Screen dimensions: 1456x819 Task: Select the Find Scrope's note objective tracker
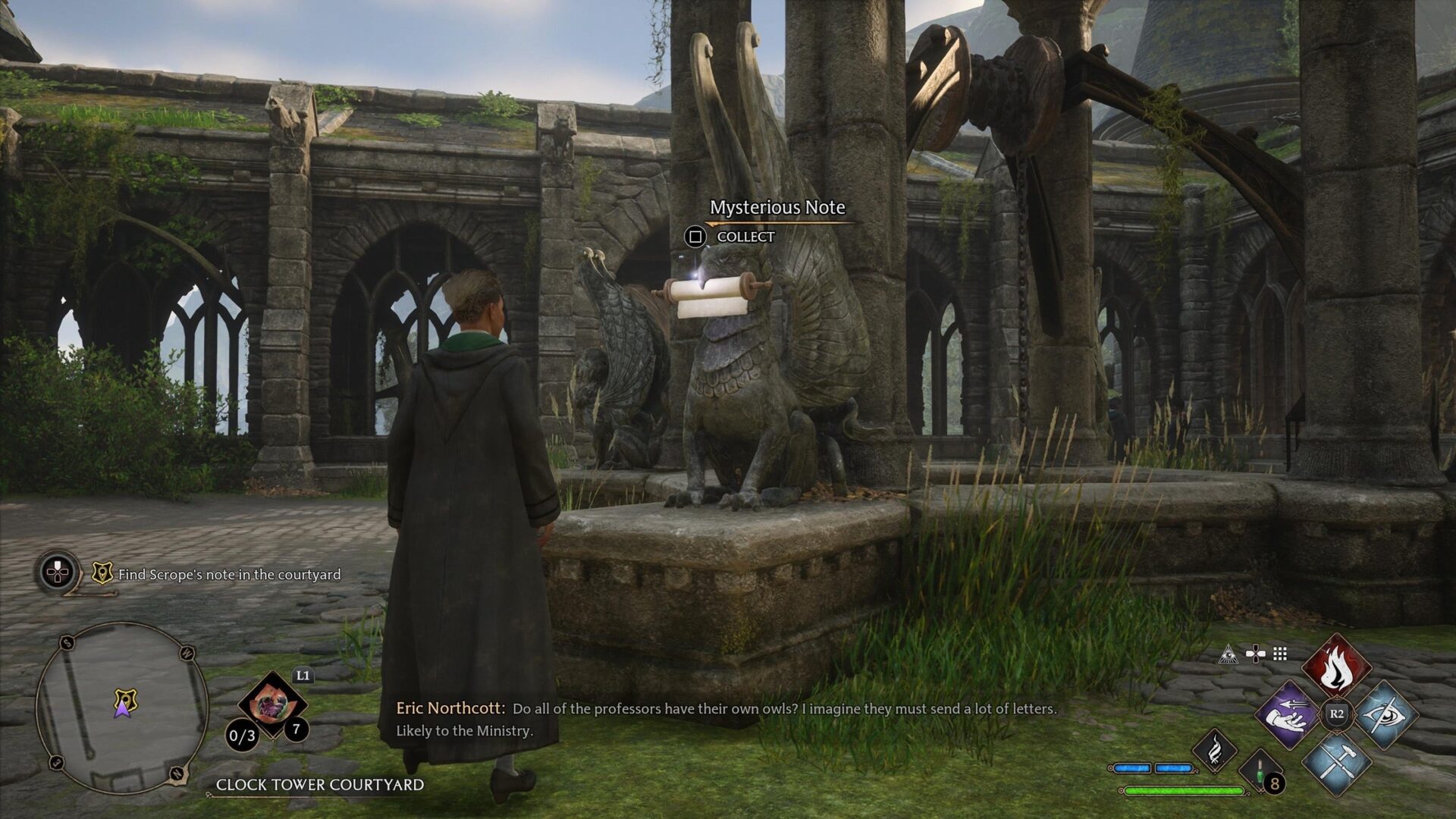(x=229, y=575)
